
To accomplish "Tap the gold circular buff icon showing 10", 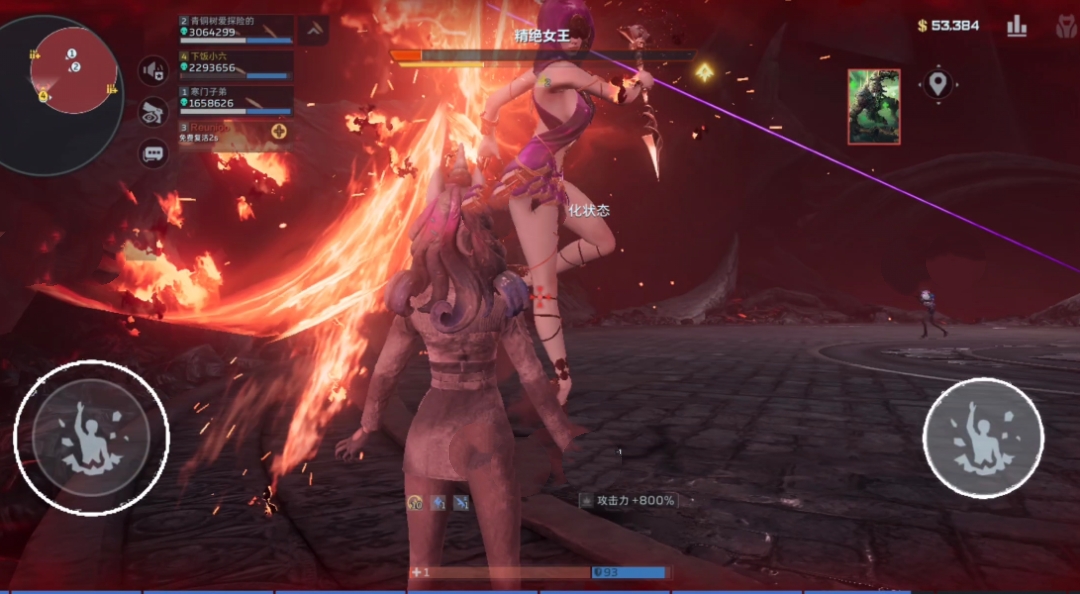I will (x=414, y=502).
